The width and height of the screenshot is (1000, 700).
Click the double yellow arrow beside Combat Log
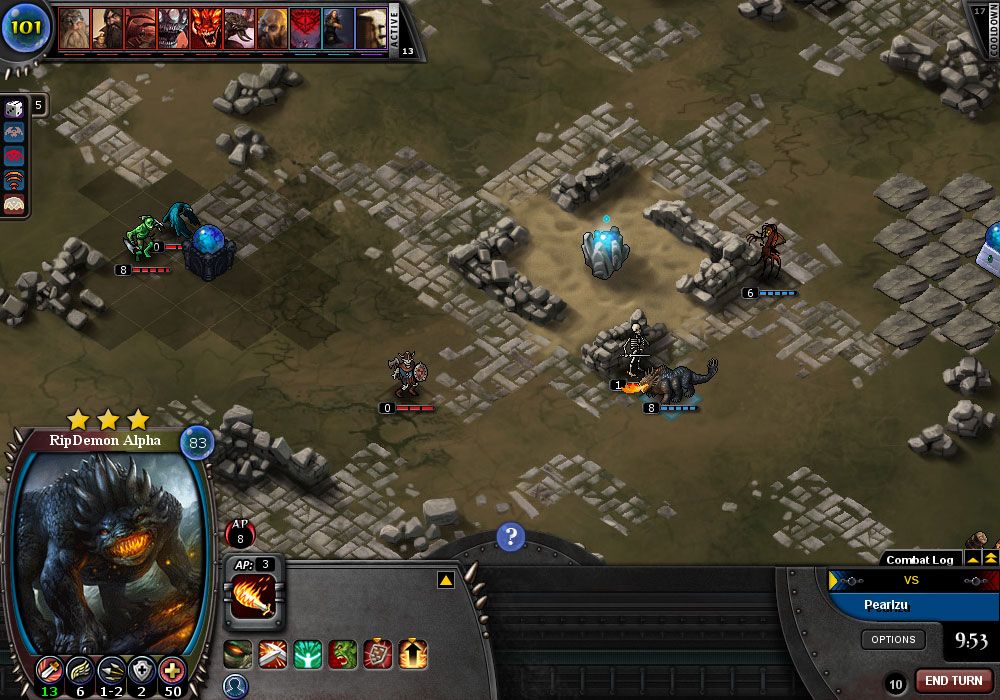click(990, 558)
